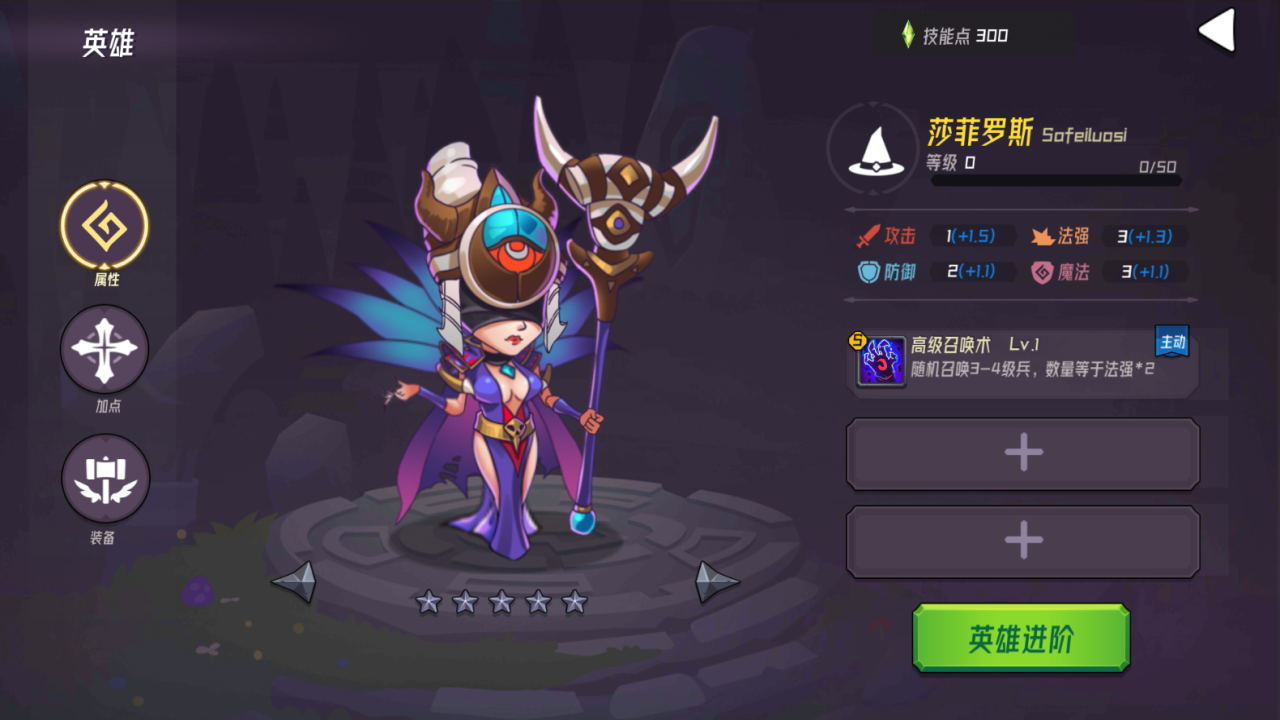1280x720 pixels.
Task: Select the middle star in star rating
Action: tap(500, 602)
